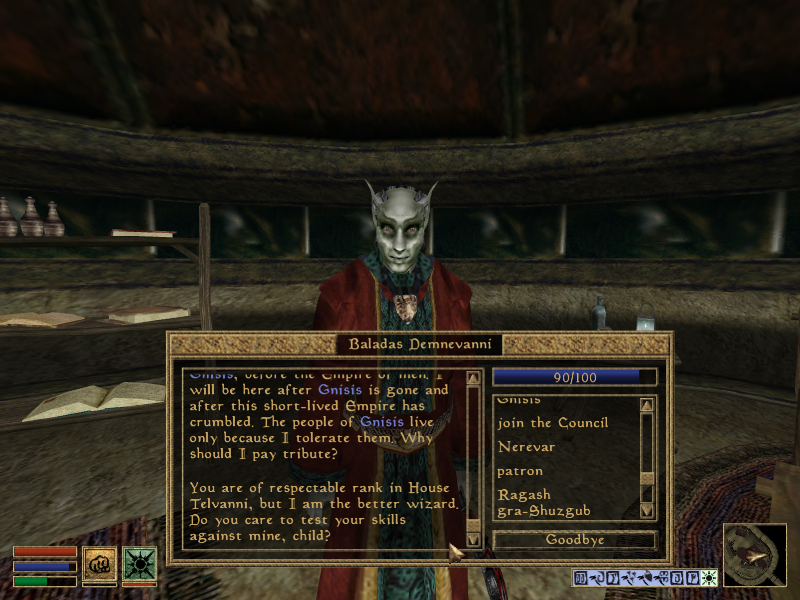Screen dimensions: 800x600
Task: Click the topic list scroll-up arrow
Action: pos(646,405)
